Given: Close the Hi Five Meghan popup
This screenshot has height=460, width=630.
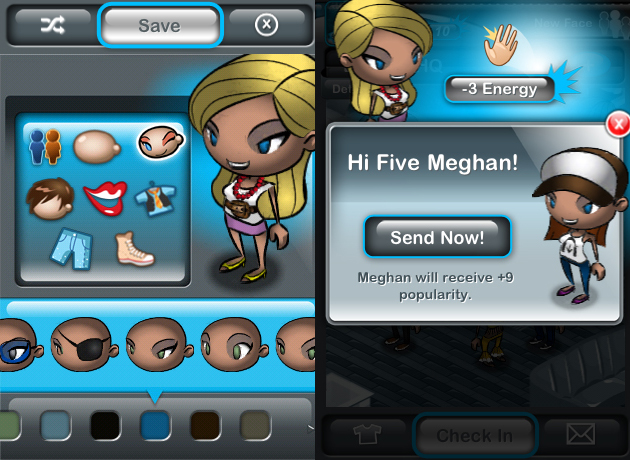Looking at the screenshot, I should (x=617, y=124).
